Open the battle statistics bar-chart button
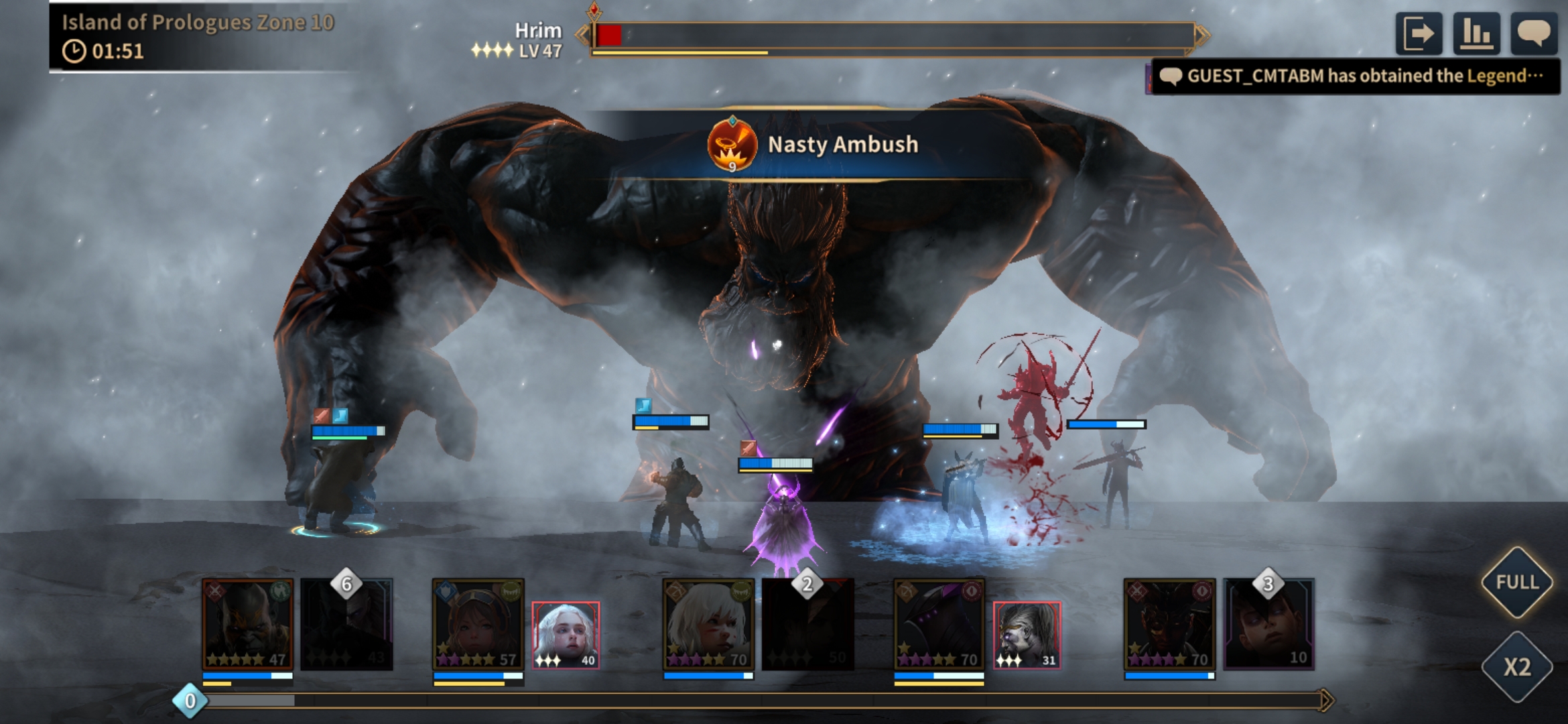The image size is (1568, 724). [1476, 34]
